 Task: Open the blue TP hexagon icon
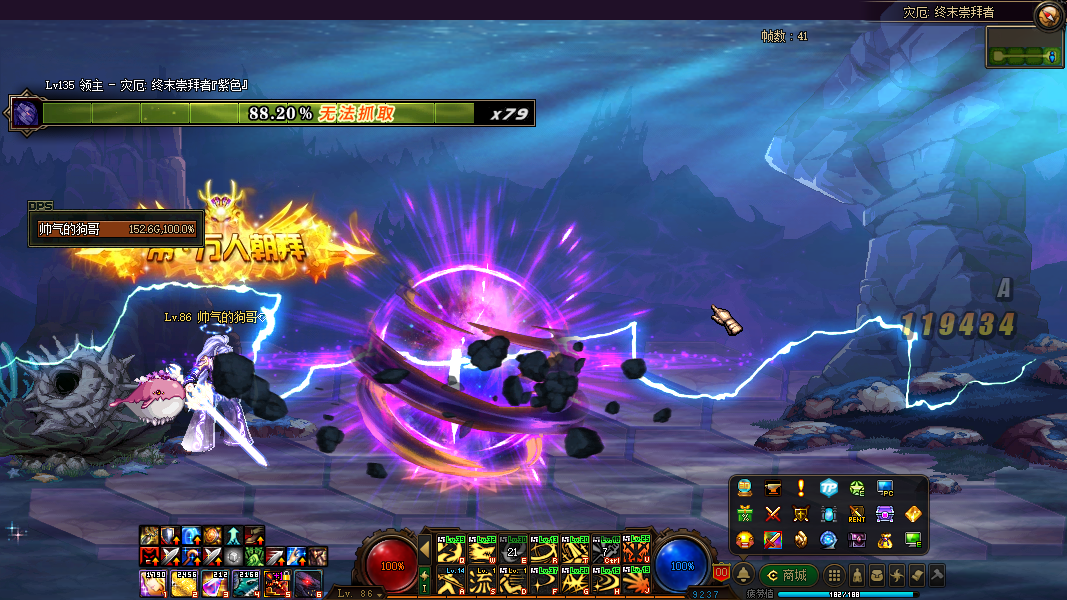pyautogui.click(x=828, y=488)
